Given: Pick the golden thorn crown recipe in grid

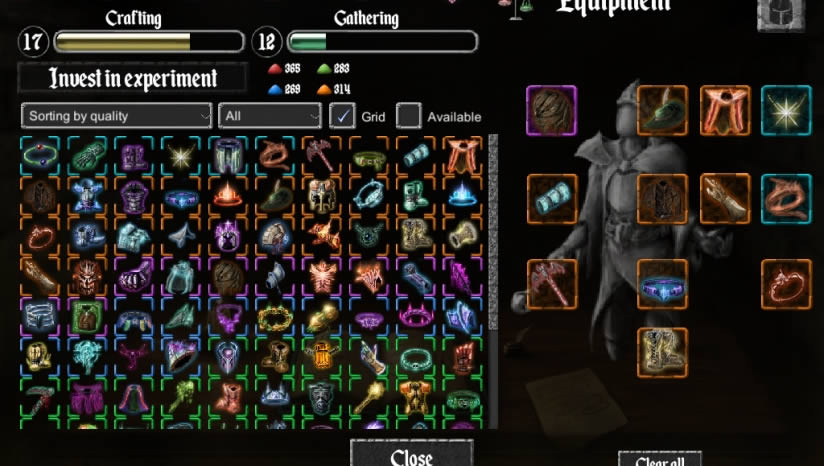Looking at the screenshot, I should click(273, 319).
